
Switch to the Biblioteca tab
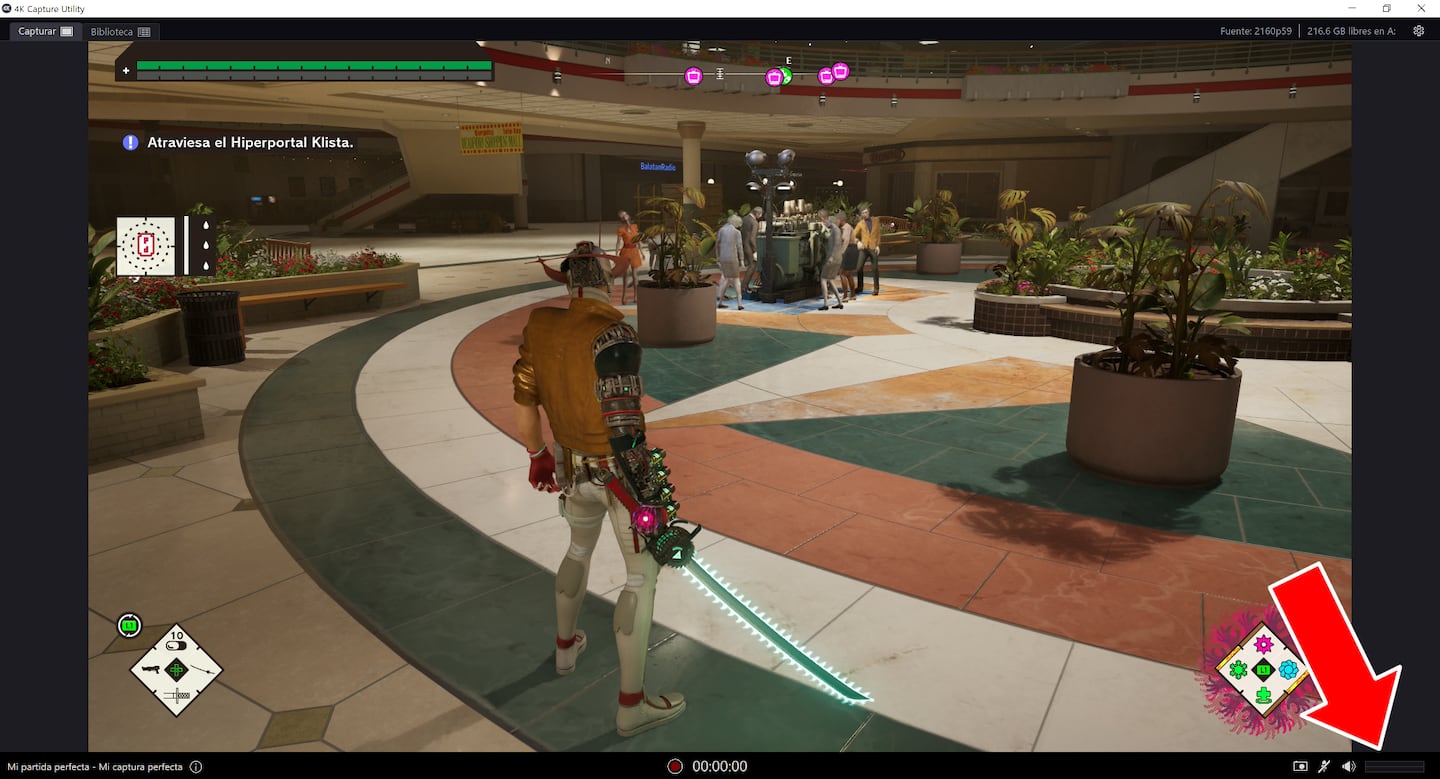120,32
